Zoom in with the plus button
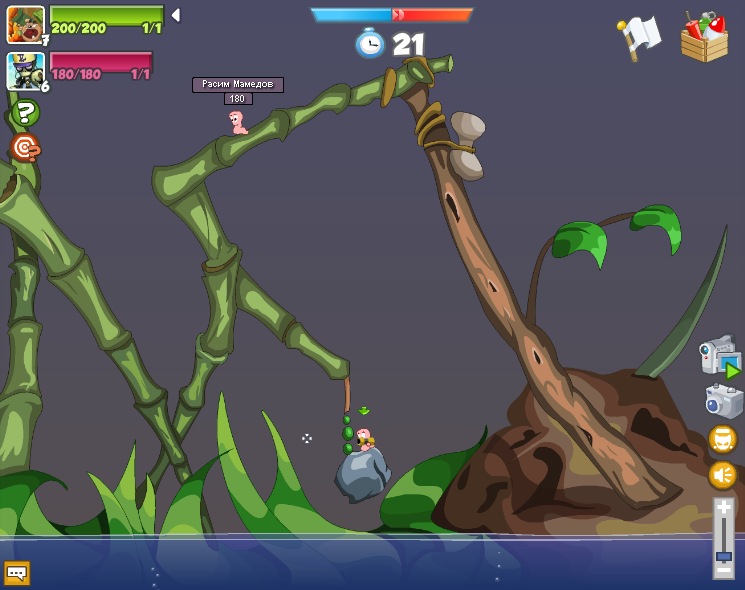The height and width of the screenshot is (590, 745). coord(723,509)
